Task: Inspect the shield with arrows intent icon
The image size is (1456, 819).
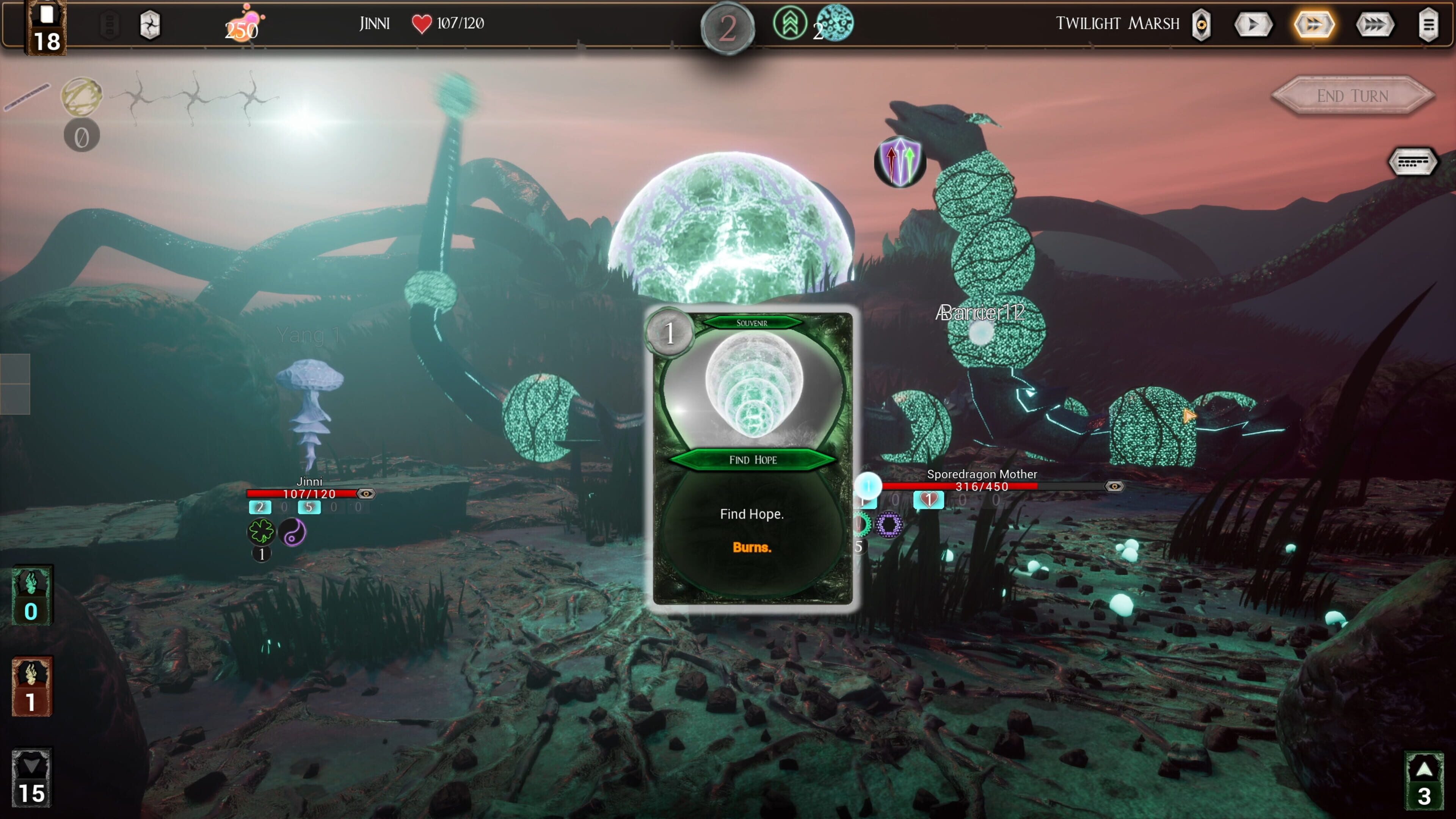Action: (x=900, y=162)
